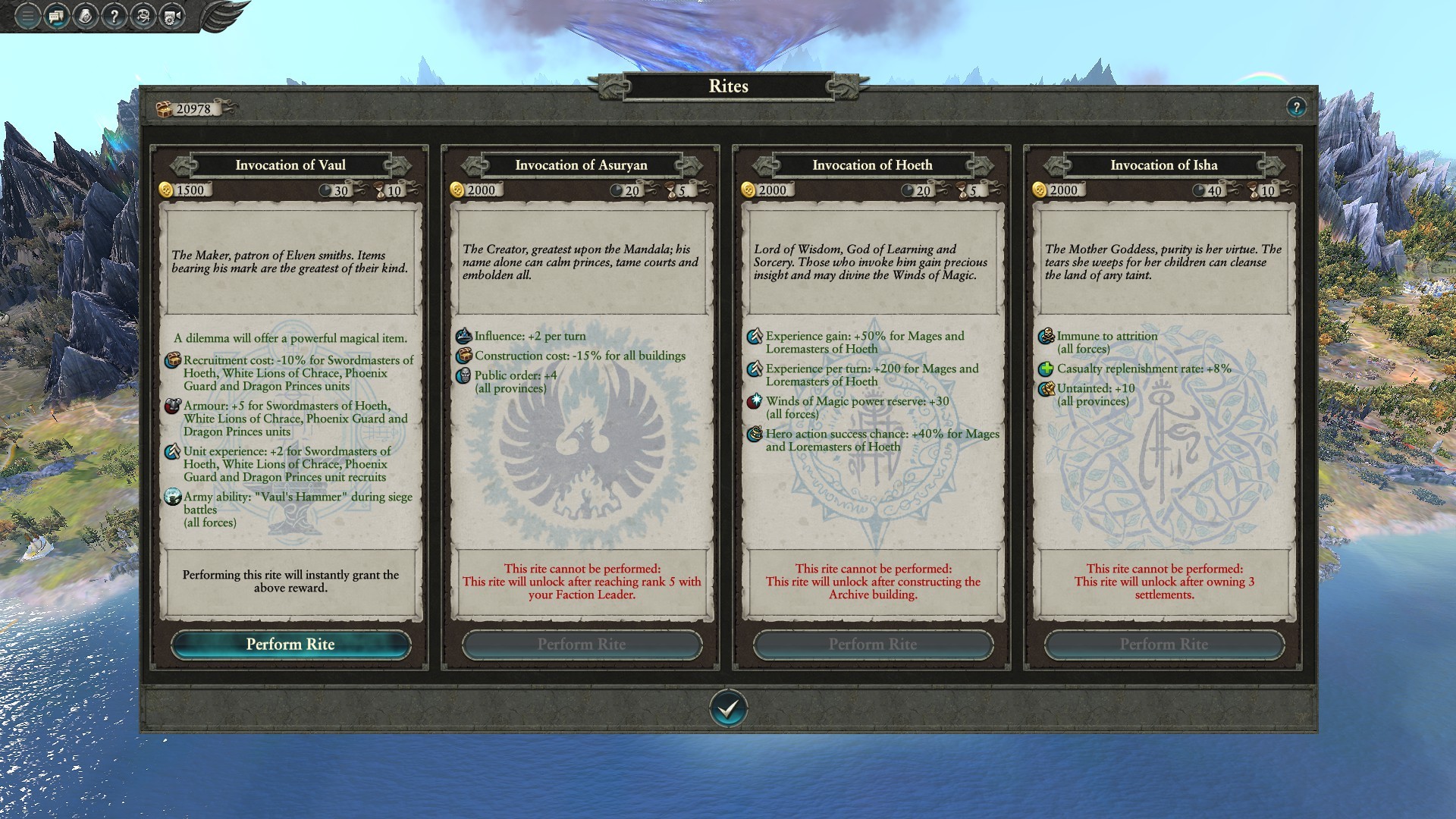
Task: Open the Rites panel help button
Action: 1296,107
